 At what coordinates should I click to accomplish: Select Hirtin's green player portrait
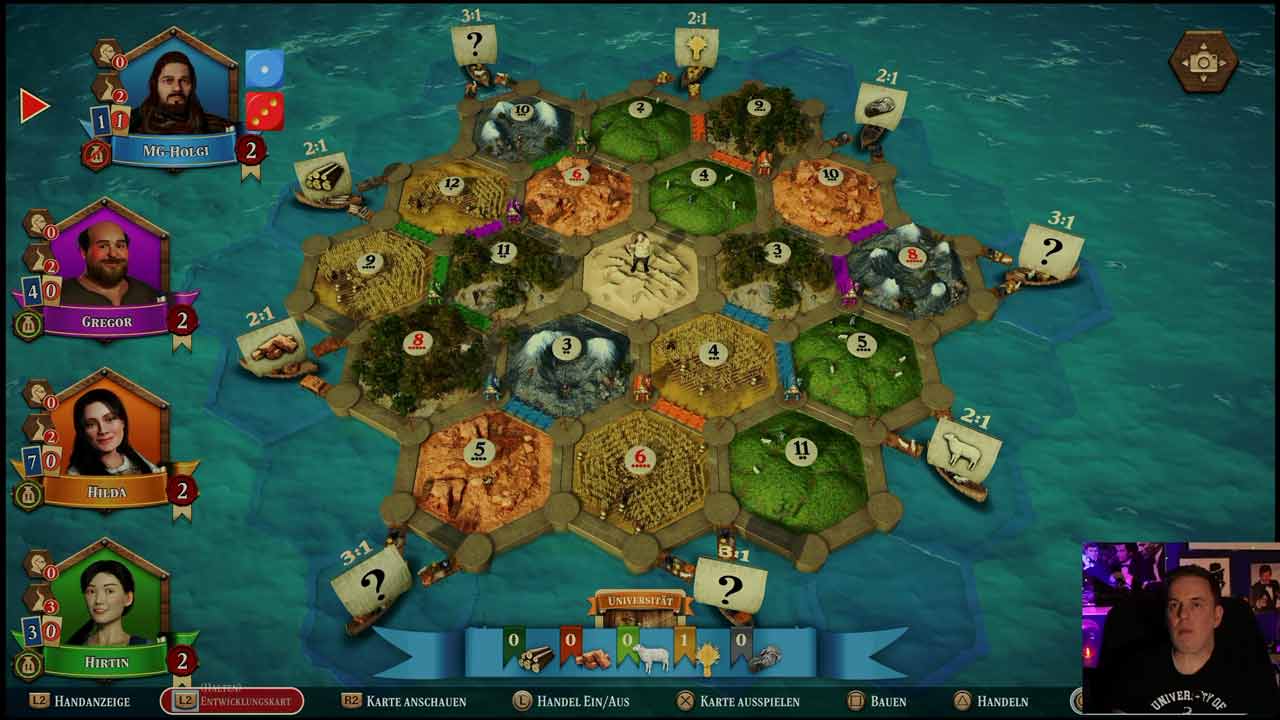[108, 601]
